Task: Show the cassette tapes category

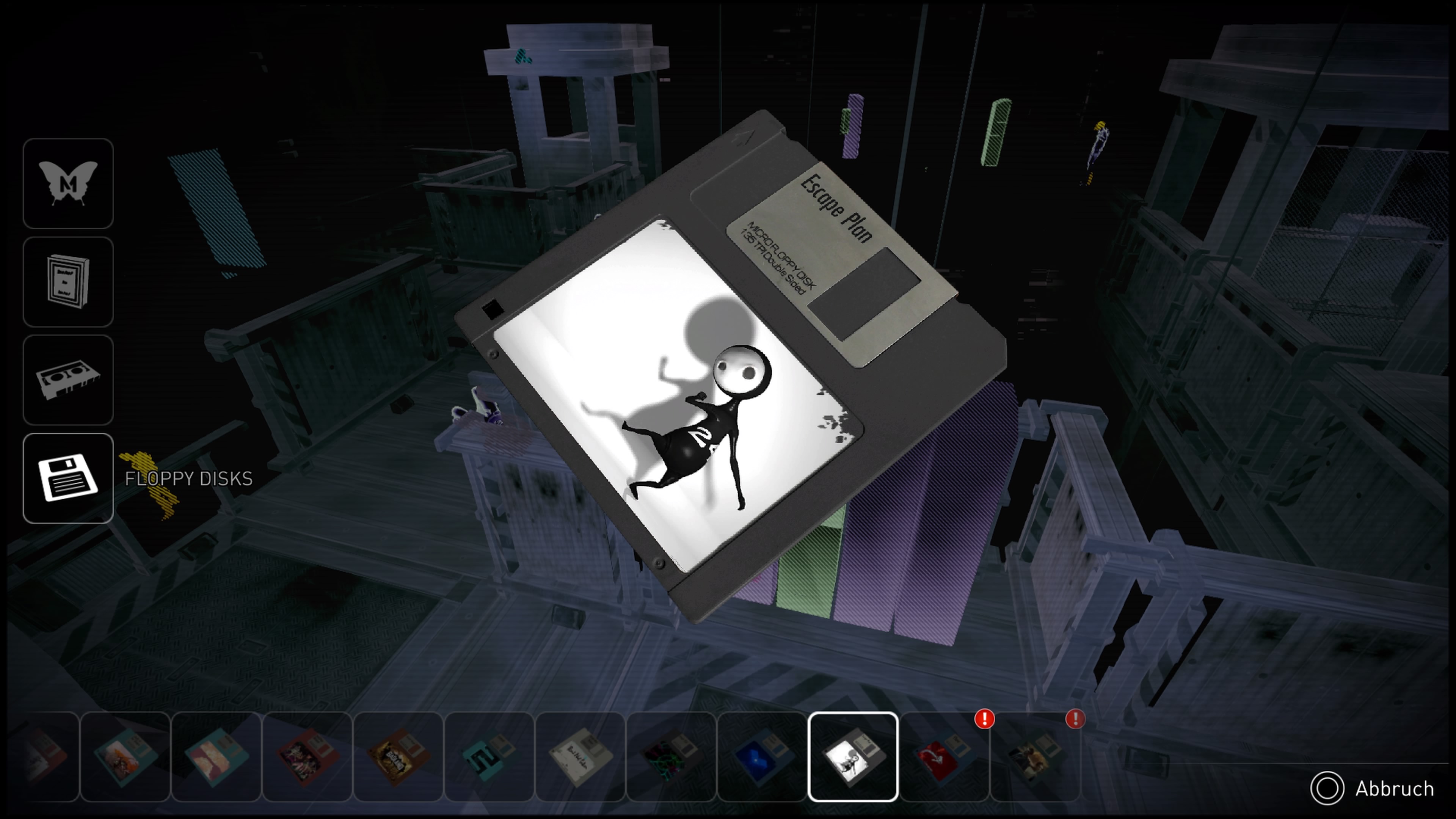Action: click(68, 380)
